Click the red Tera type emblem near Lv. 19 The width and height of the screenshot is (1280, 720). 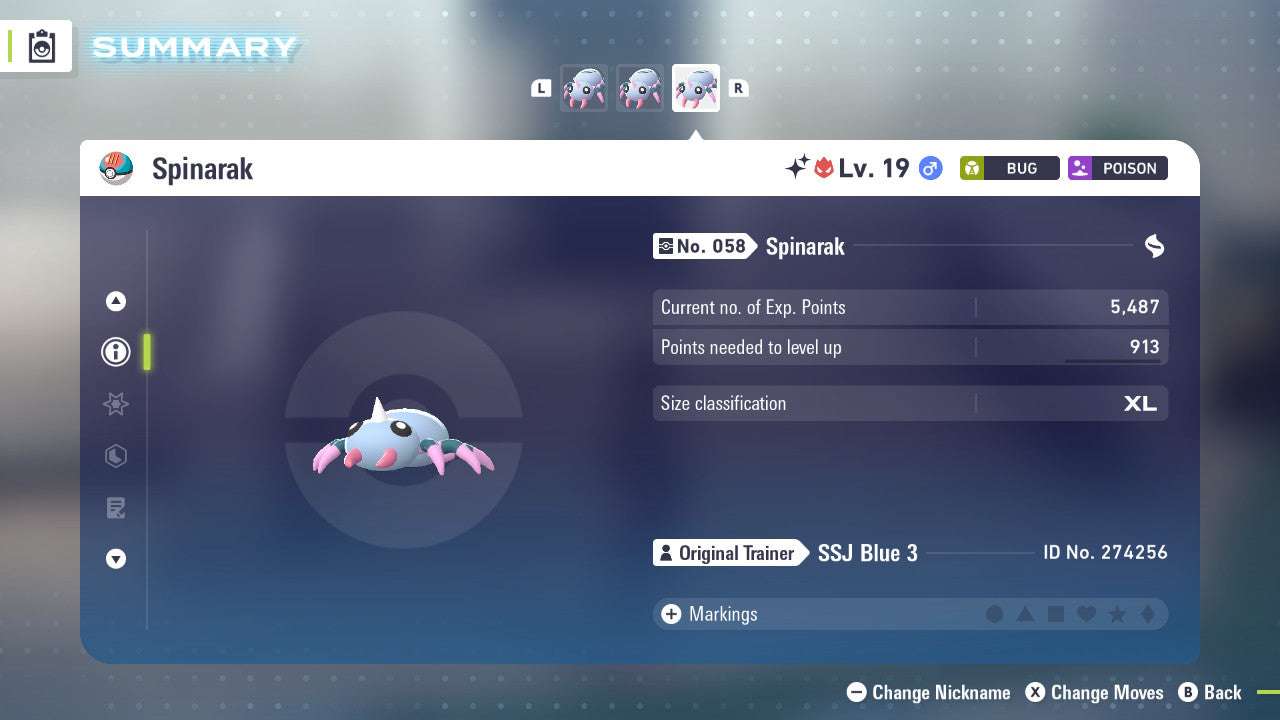click(x=823, y=168)
